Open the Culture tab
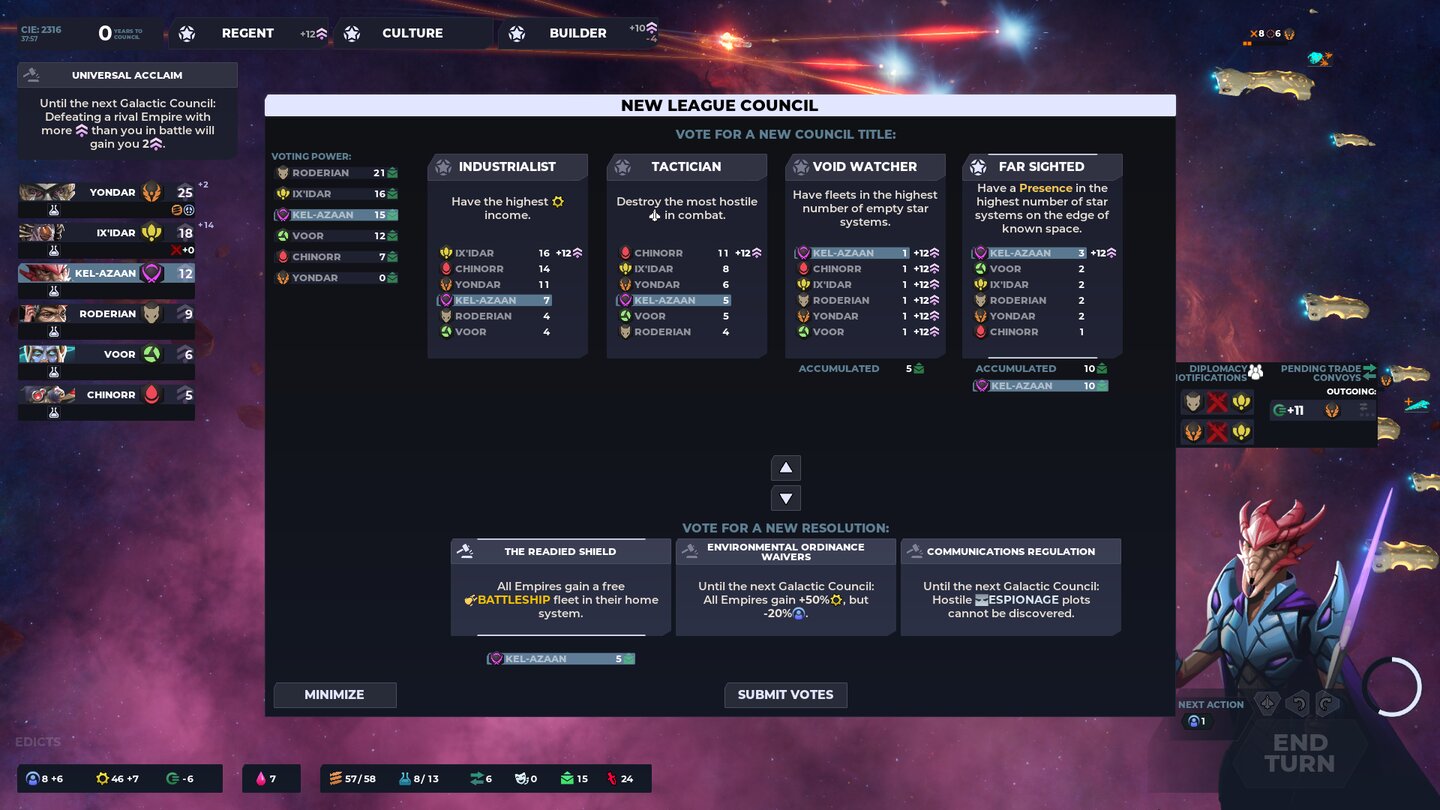1440x810 pixels. coord(412,32)
